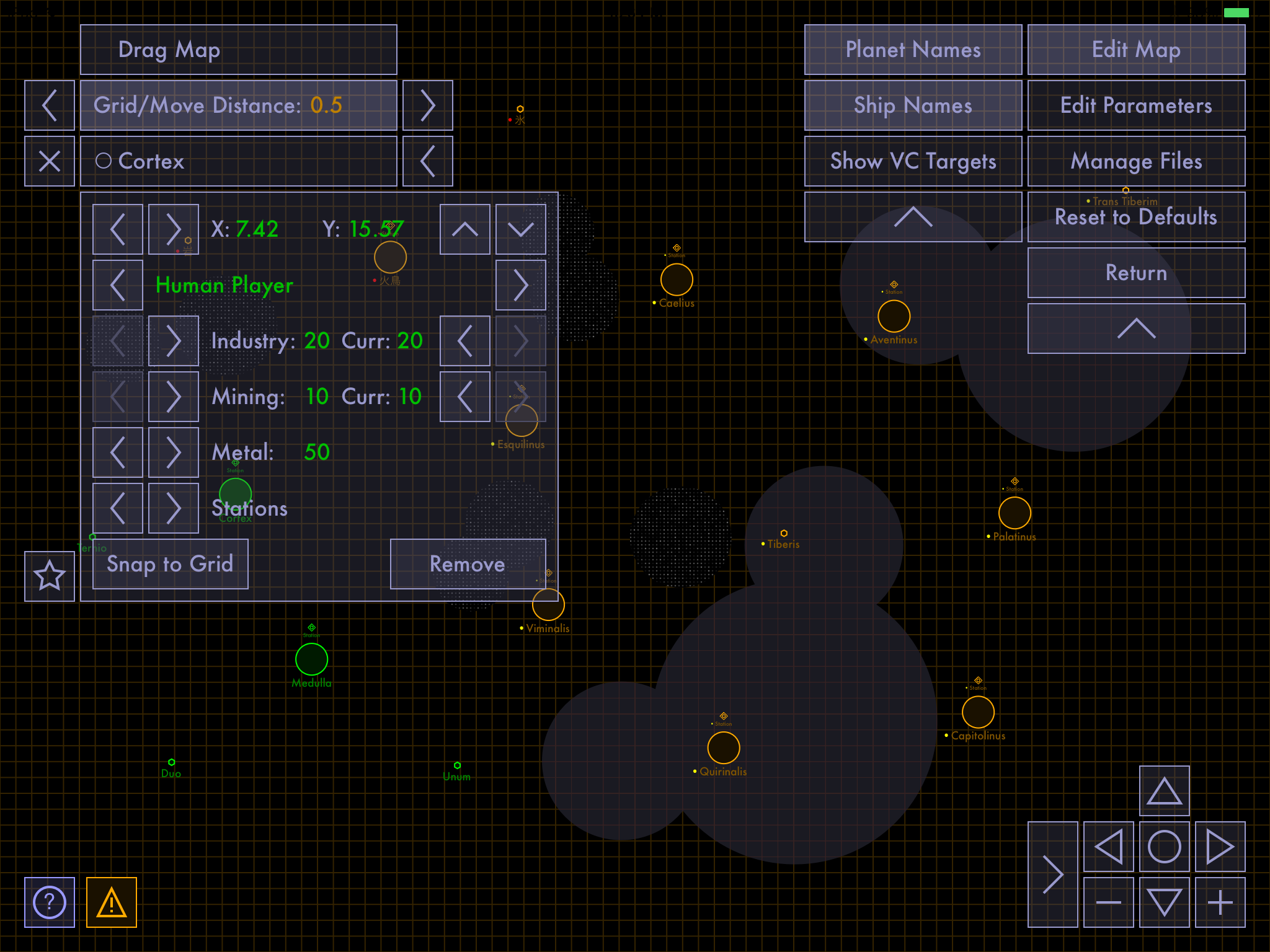
Task: Increase the Grid/Move Distance value
Action: tap(428, 105)
